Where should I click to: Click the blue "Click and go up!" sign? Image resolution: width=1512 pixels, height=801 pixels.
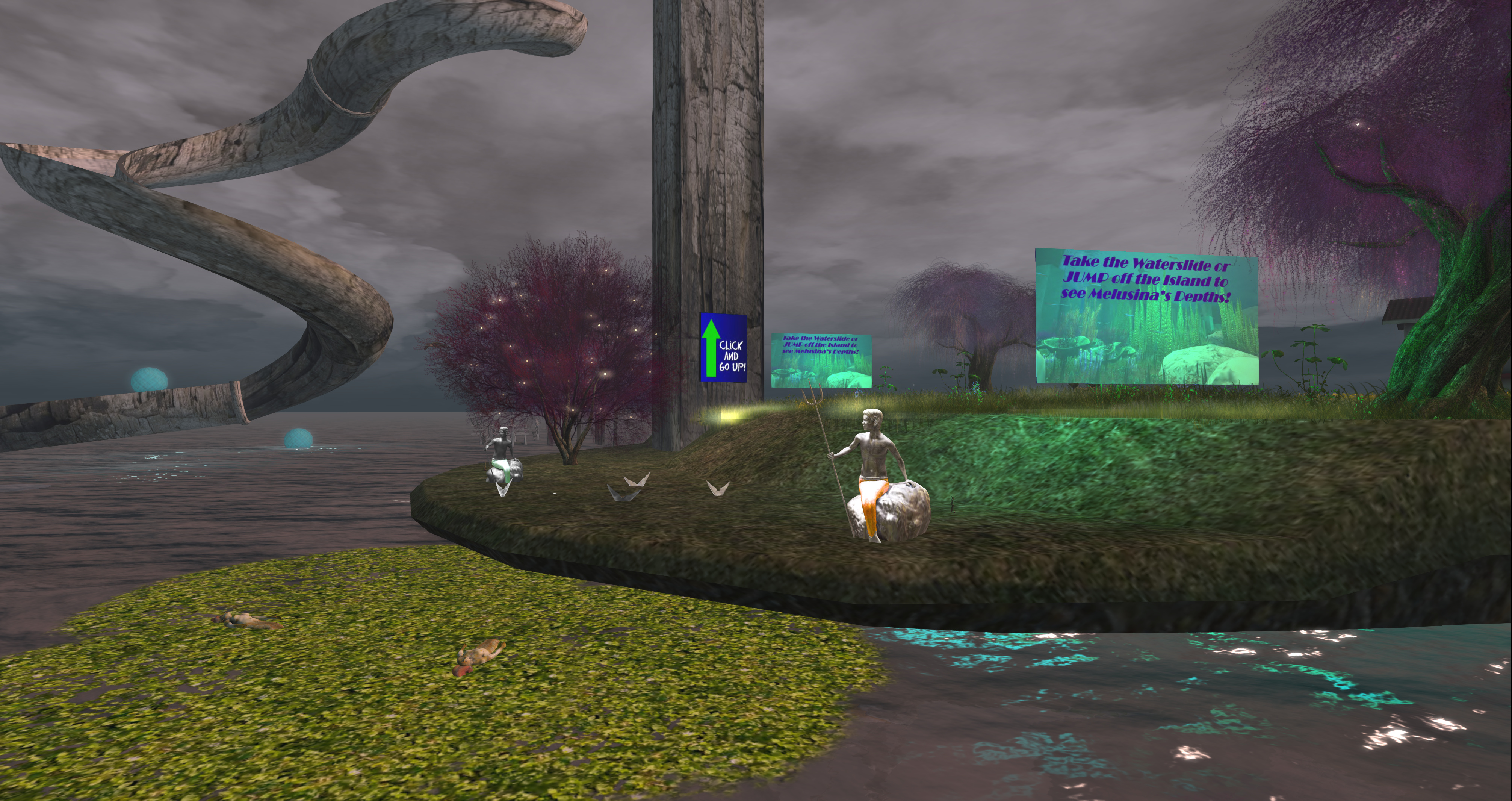click(x=723, y=348)
